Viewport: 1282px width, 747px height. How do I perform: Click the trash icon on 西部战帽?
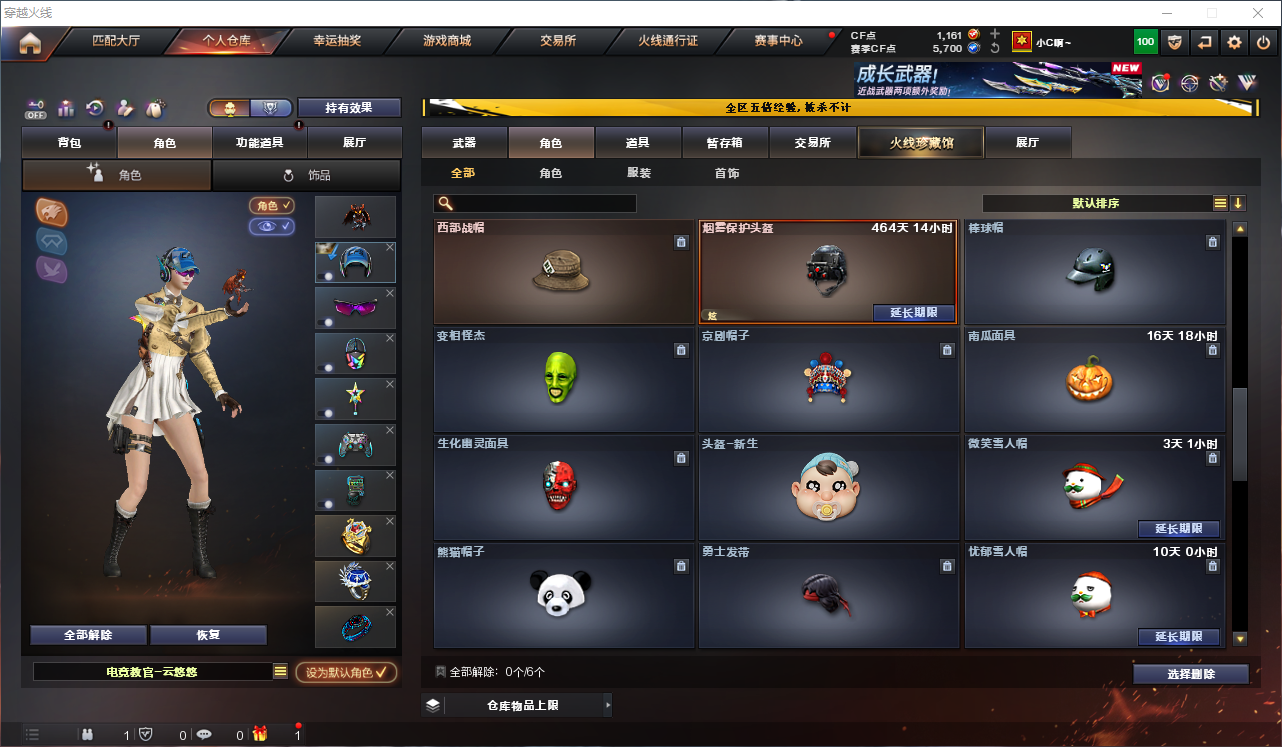click(681, 241)
